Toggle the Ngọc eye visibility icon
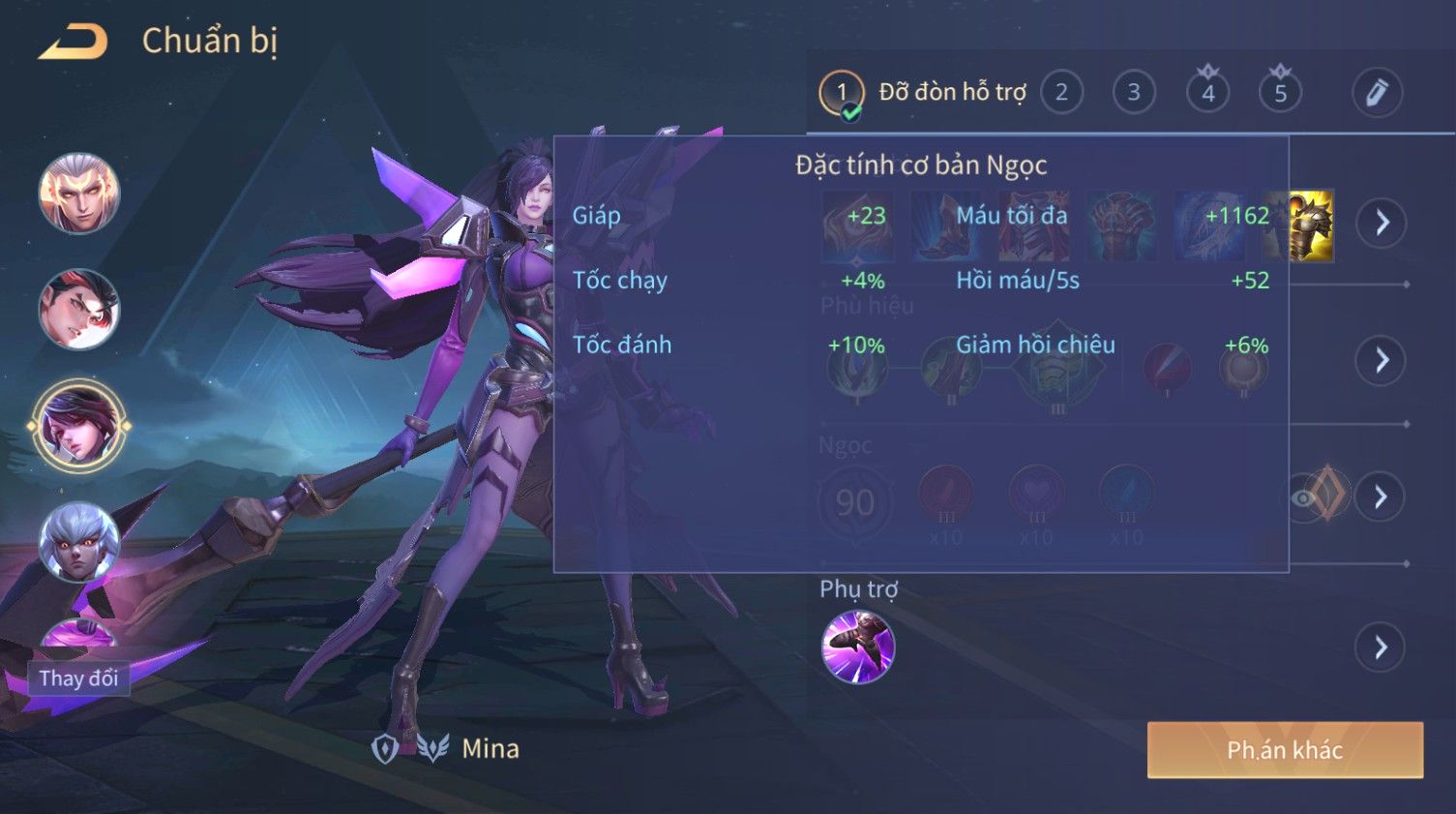This screenshot has width=1456, height=814. [x=1303, y=498]
